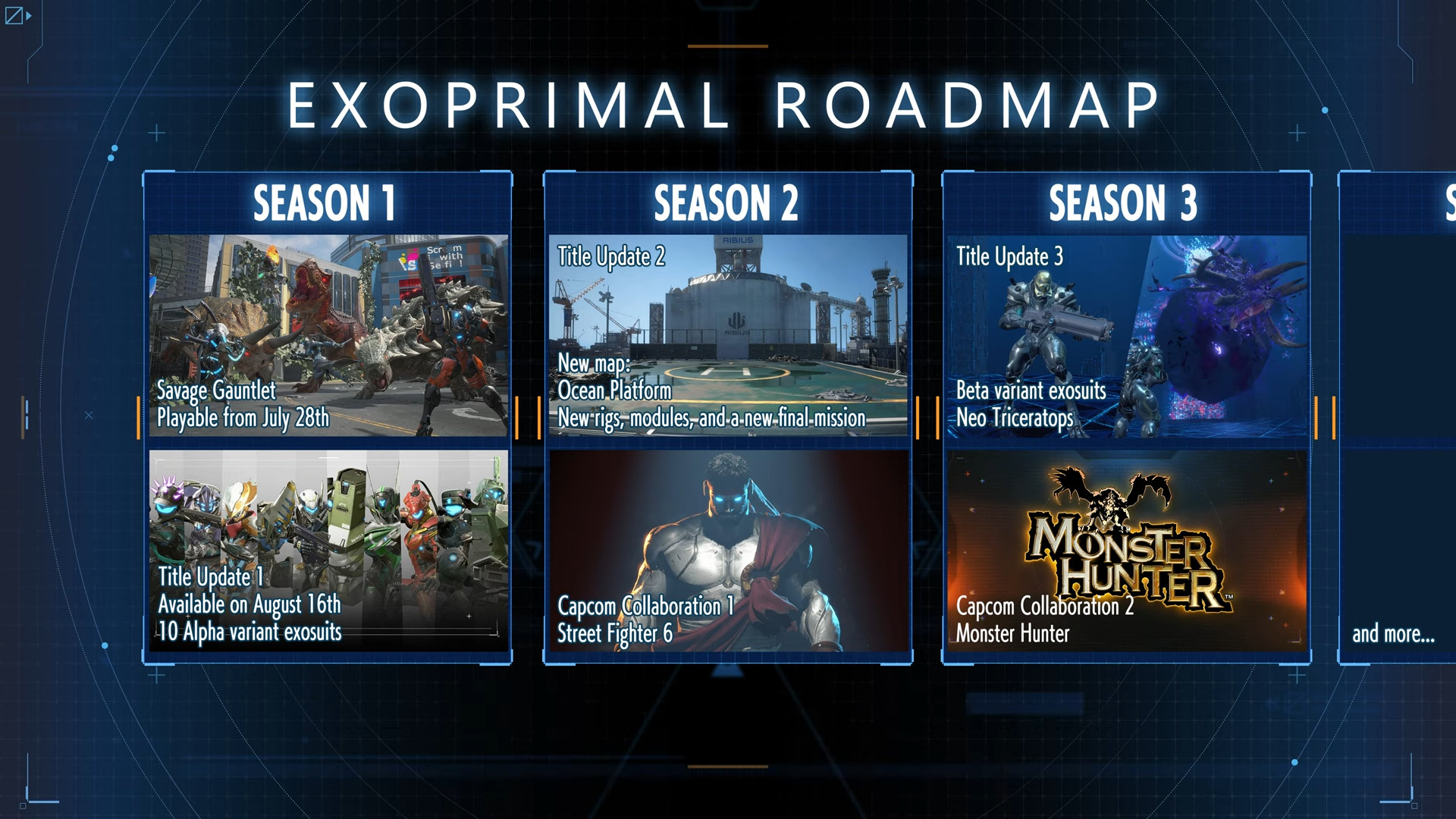This screenshot has height=819, width=1456.
Task: Click the slashed square icon in the corner
Action: 14,15
